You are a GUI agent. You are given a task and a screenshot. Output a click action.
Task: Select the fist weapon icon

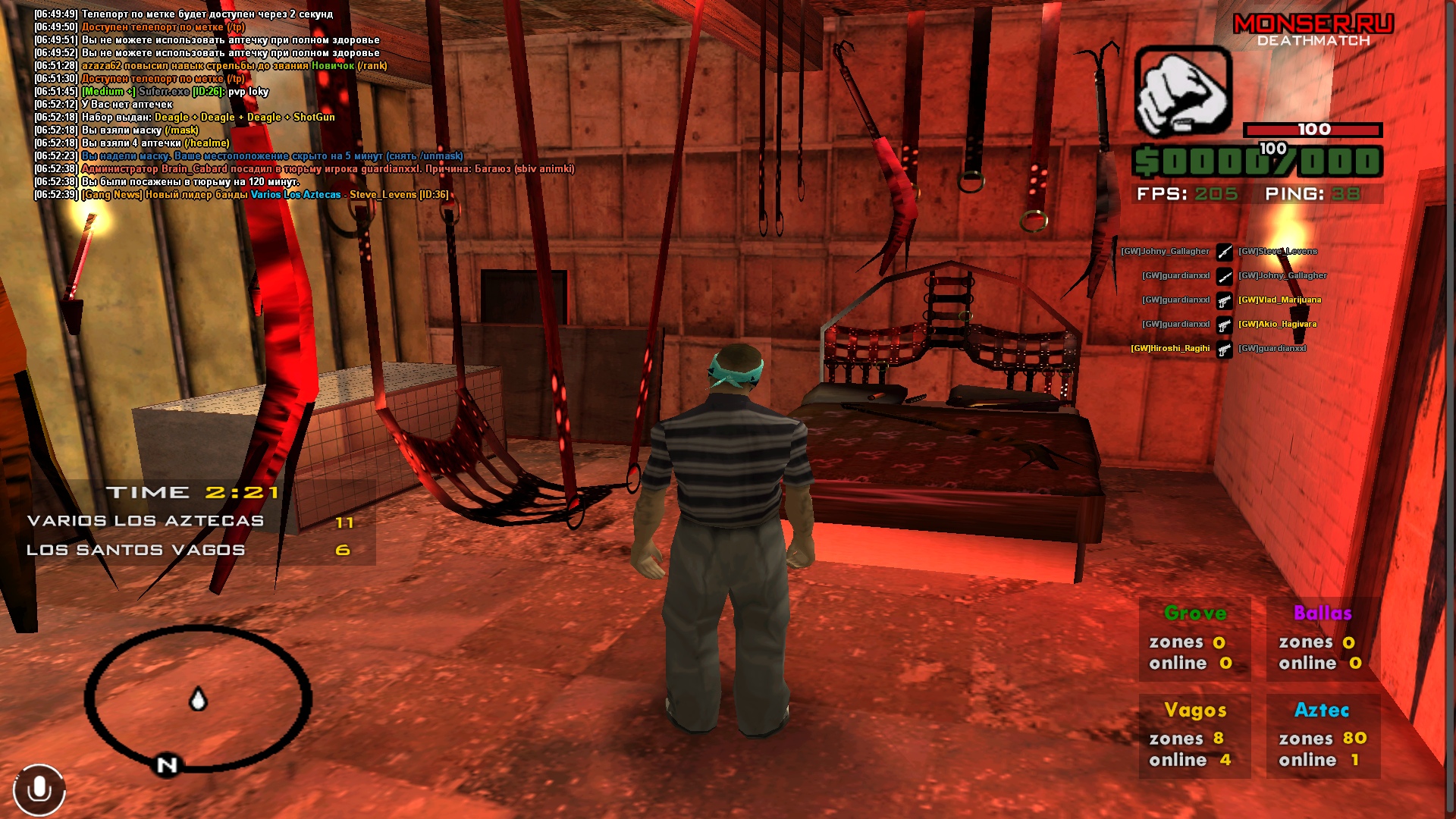click(1182, 93)
